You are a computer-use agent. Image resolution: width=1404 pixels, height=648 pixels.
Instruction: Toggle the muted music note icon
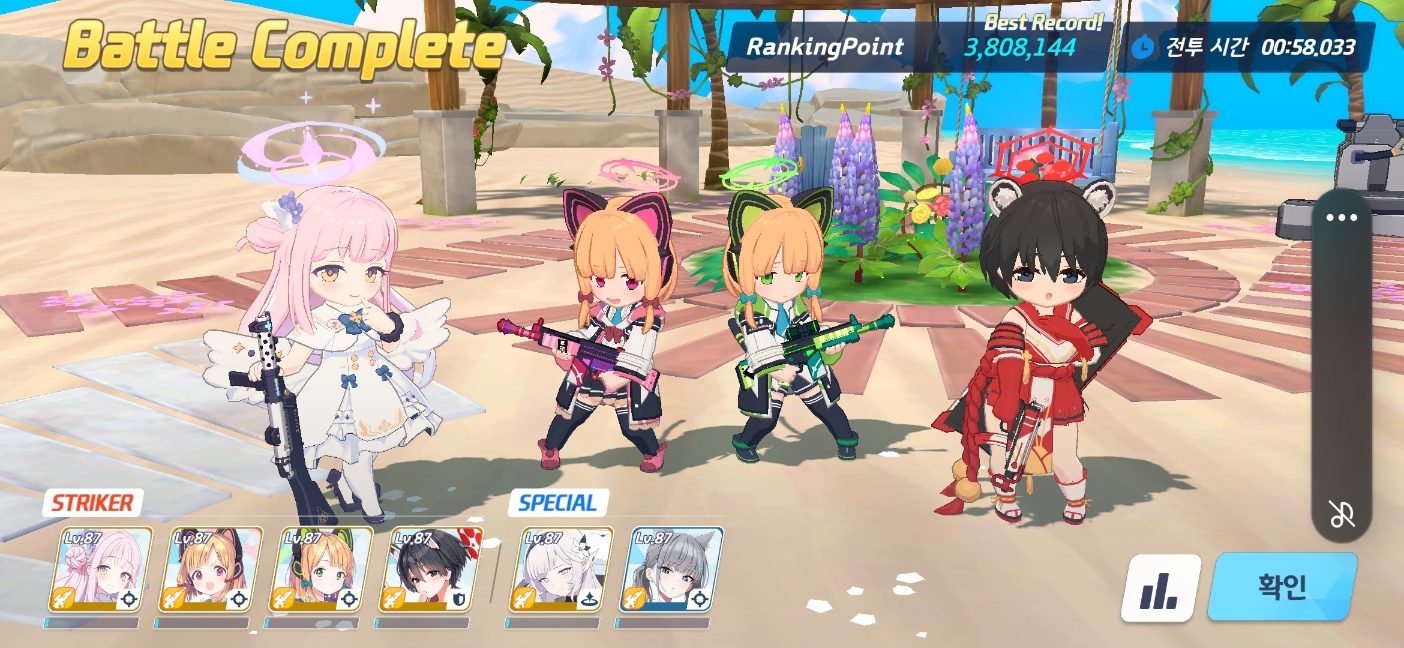tap(1341, 514)
